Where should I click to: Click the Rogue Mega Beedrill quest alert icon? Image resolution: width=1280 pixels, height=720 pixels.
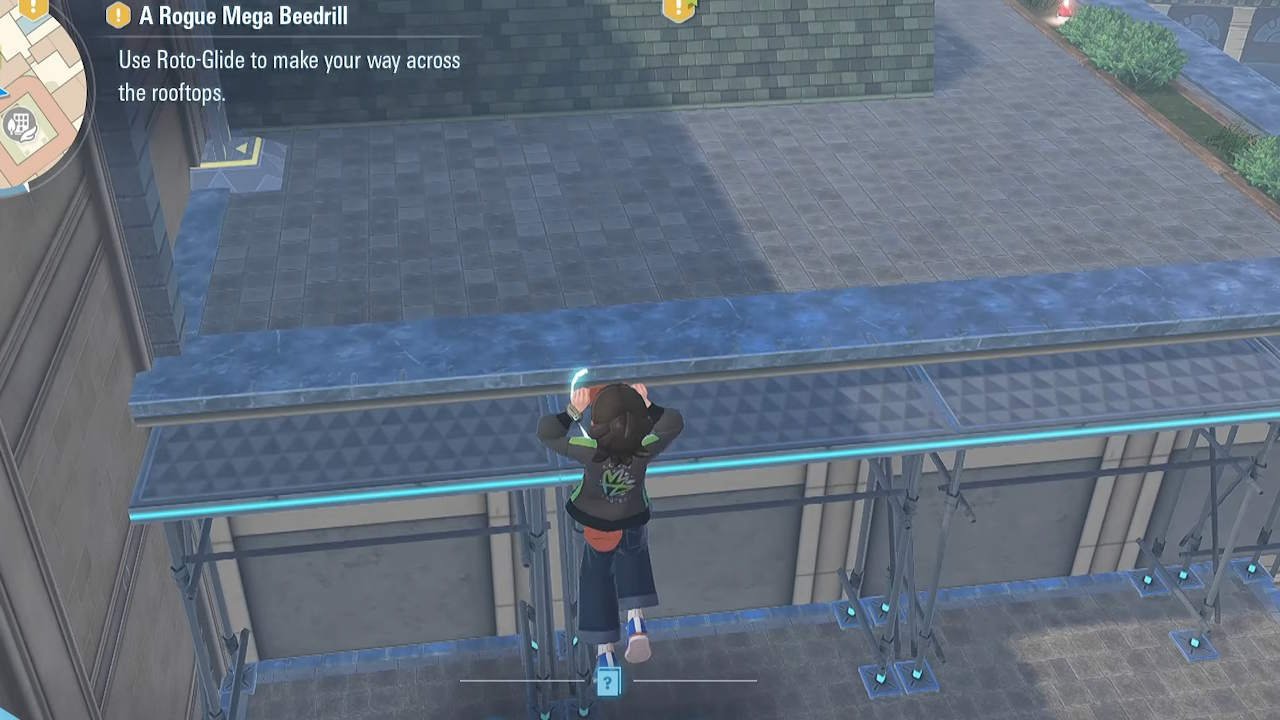tap(117, 15)
